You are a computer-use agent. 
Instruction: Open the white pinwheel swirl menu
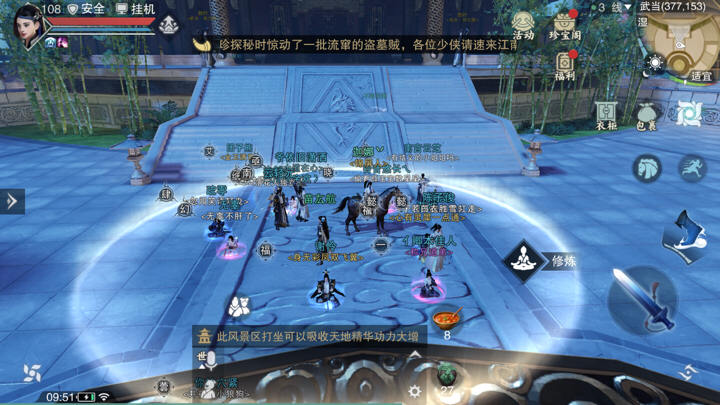[33, 373]
